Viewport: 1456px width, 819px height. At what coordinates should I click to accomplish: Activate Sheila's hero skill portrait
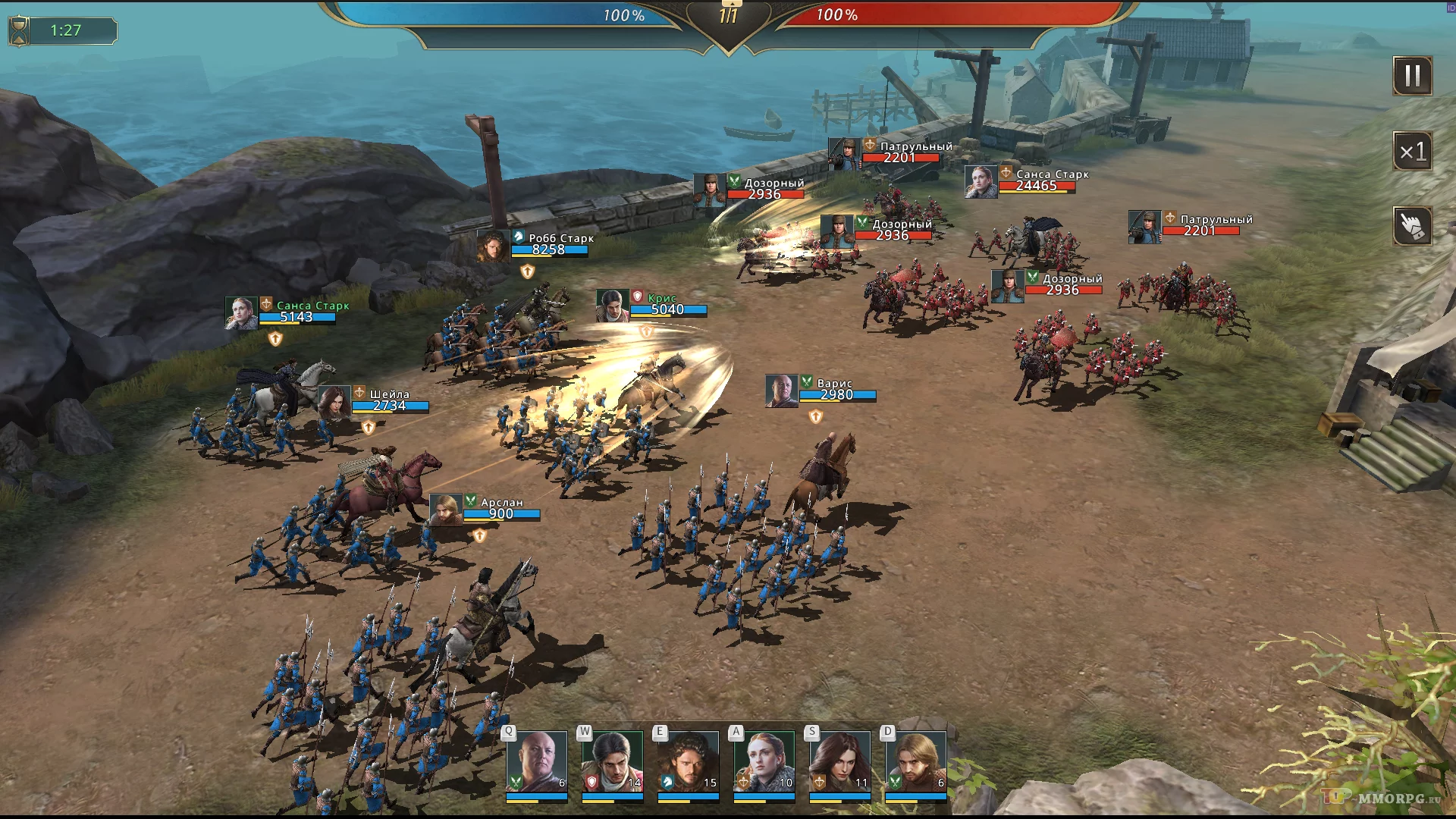tap(839, 762)
